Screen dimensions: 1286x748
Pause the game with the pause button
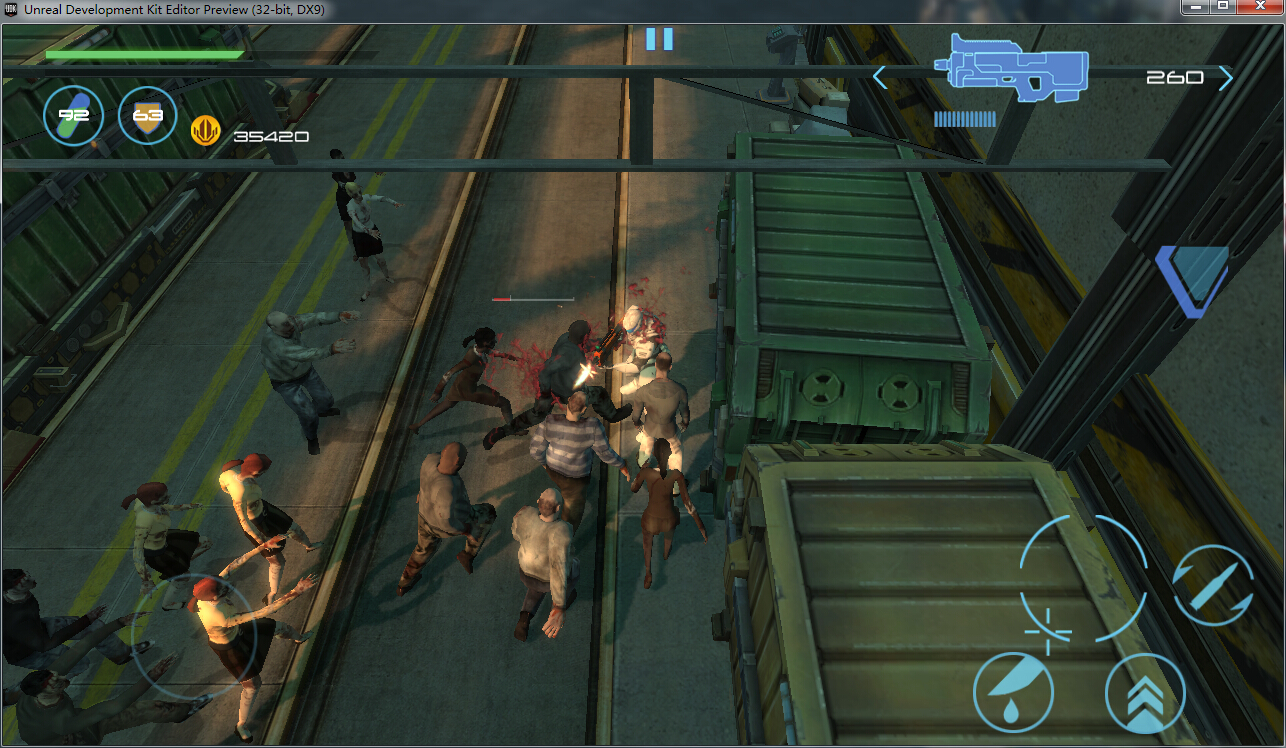click(x=659, y=39)
